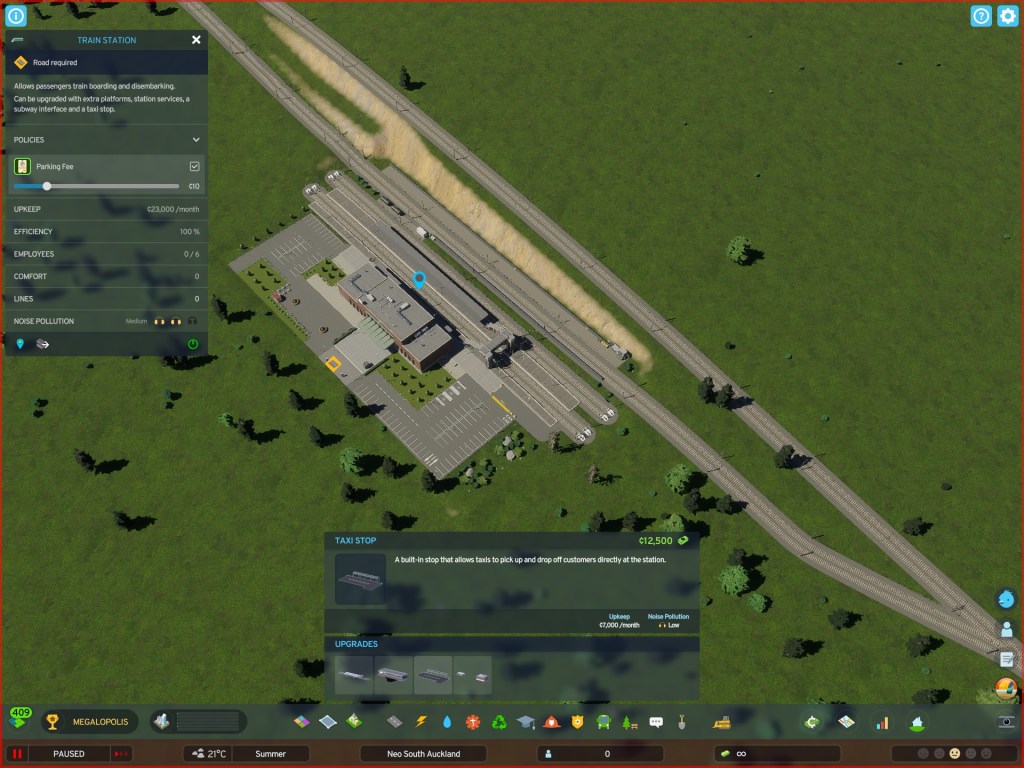Screen dimensions: 1024x768
Task: Open the statistics bar chart panel
Action: 882,721
